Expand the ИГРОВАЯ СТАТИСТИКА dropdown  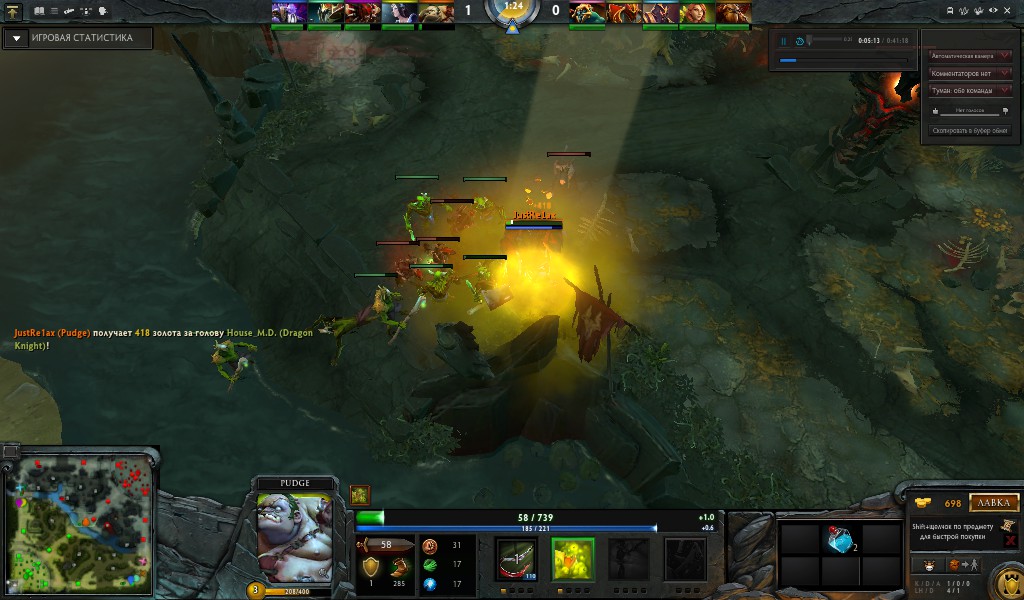(x=16, y=38)
